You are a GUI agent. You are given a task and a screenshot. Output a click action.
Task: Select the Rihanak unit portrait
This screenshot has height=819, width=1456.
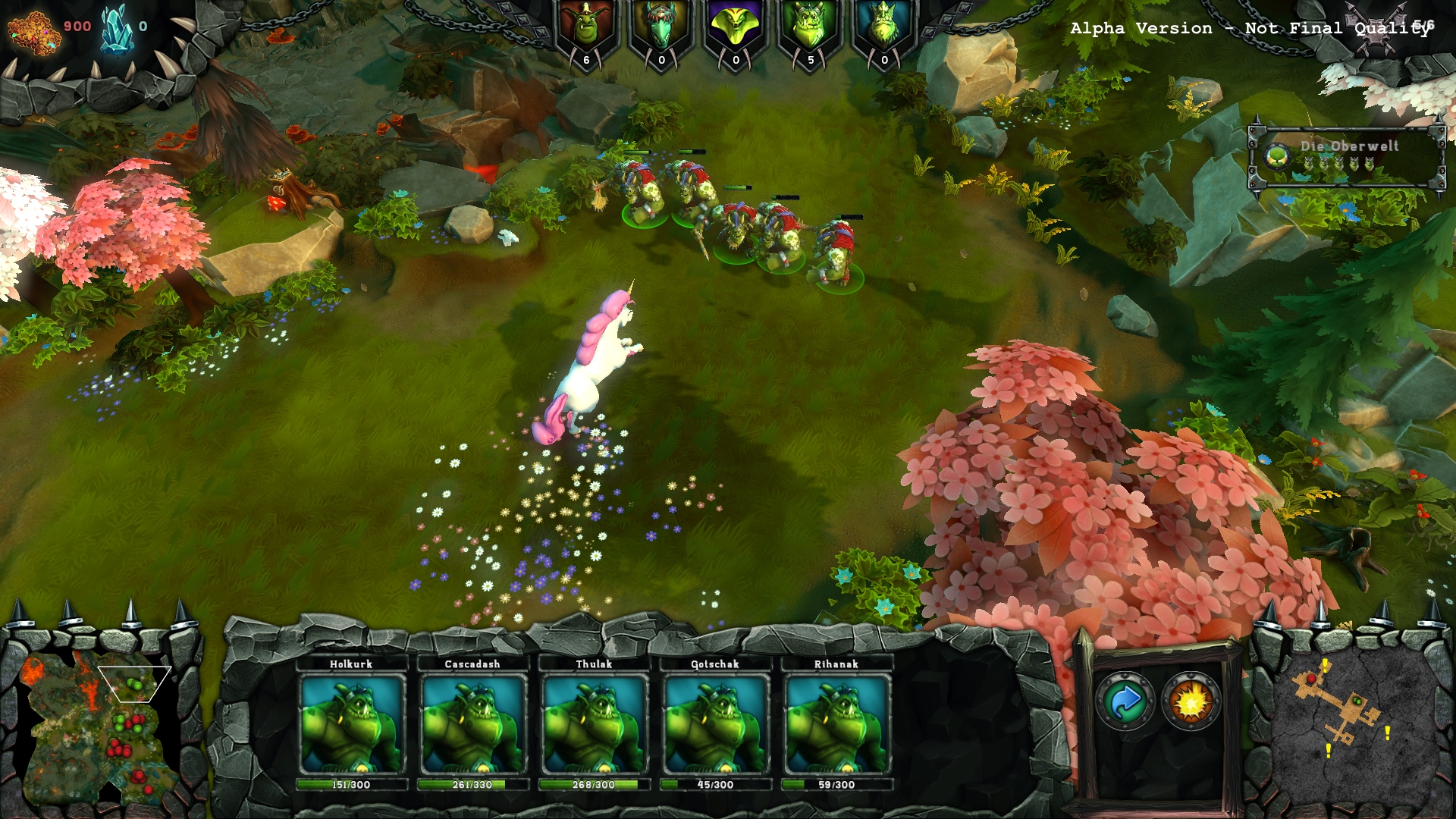[x=836, y=723]
